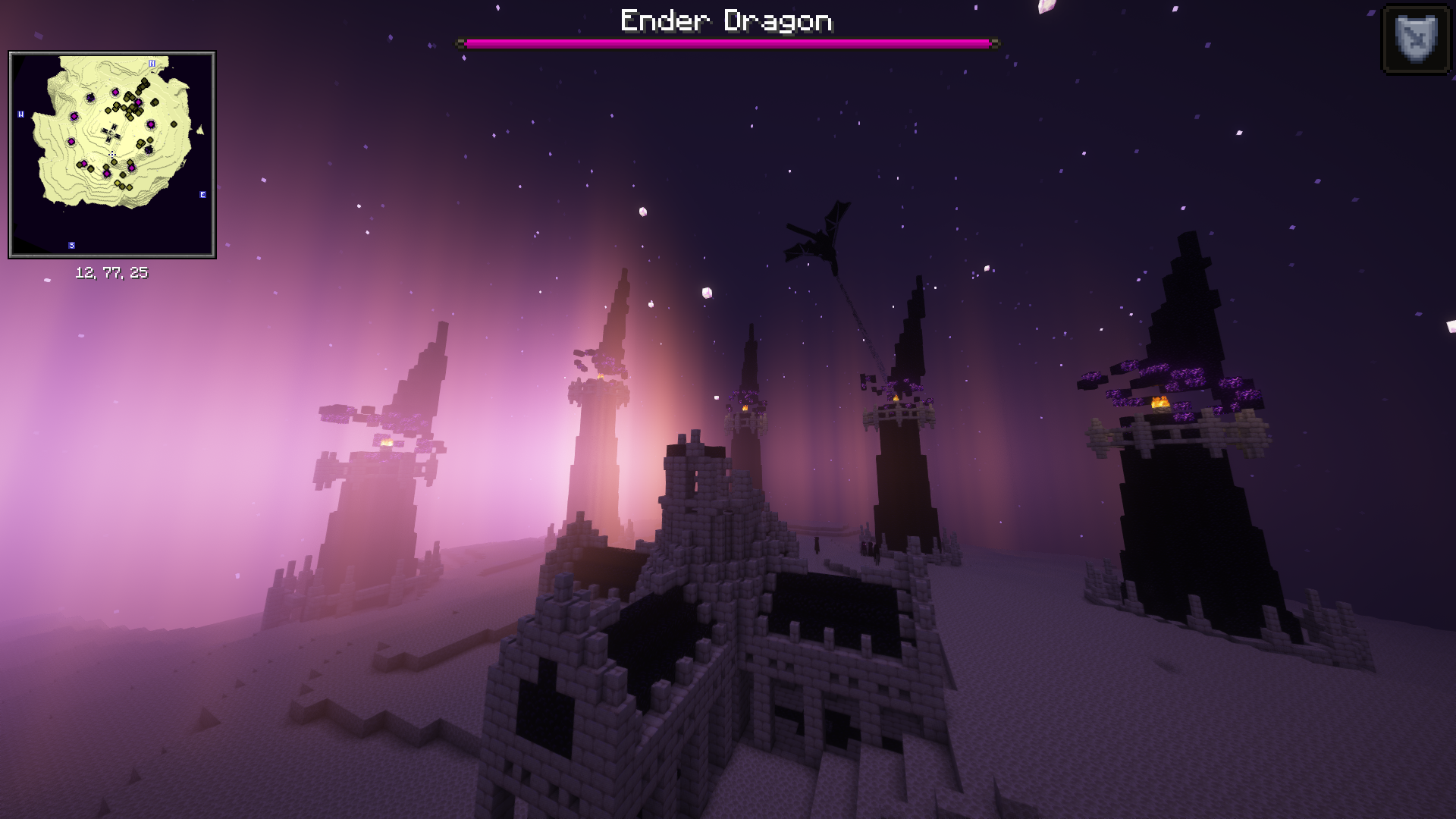
Task: Click the minimap of the End island
Action: tap(112, 155)
